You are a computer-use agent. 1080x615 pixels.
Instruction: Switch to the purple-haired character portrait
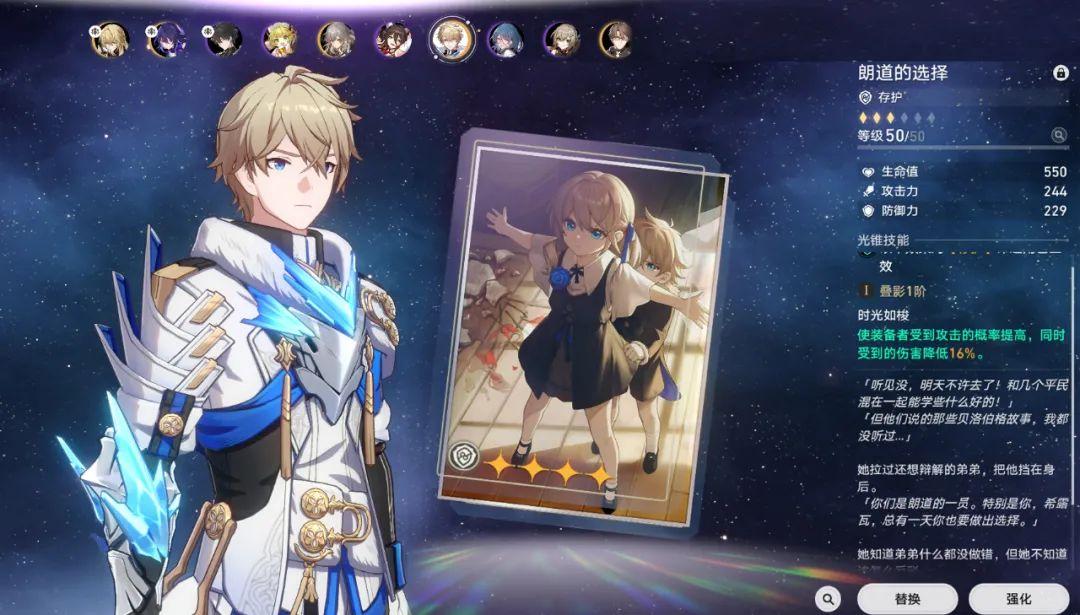[166, 39]
